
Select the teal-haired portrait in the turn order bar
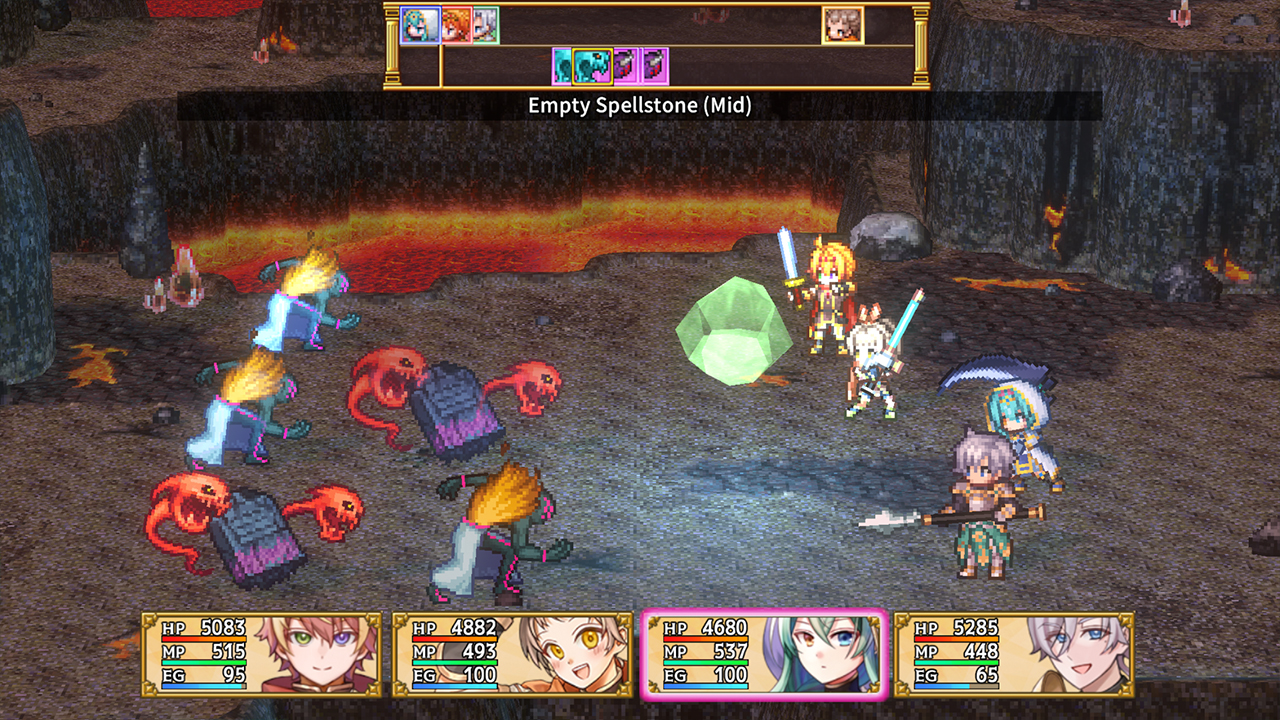point(420,25)
